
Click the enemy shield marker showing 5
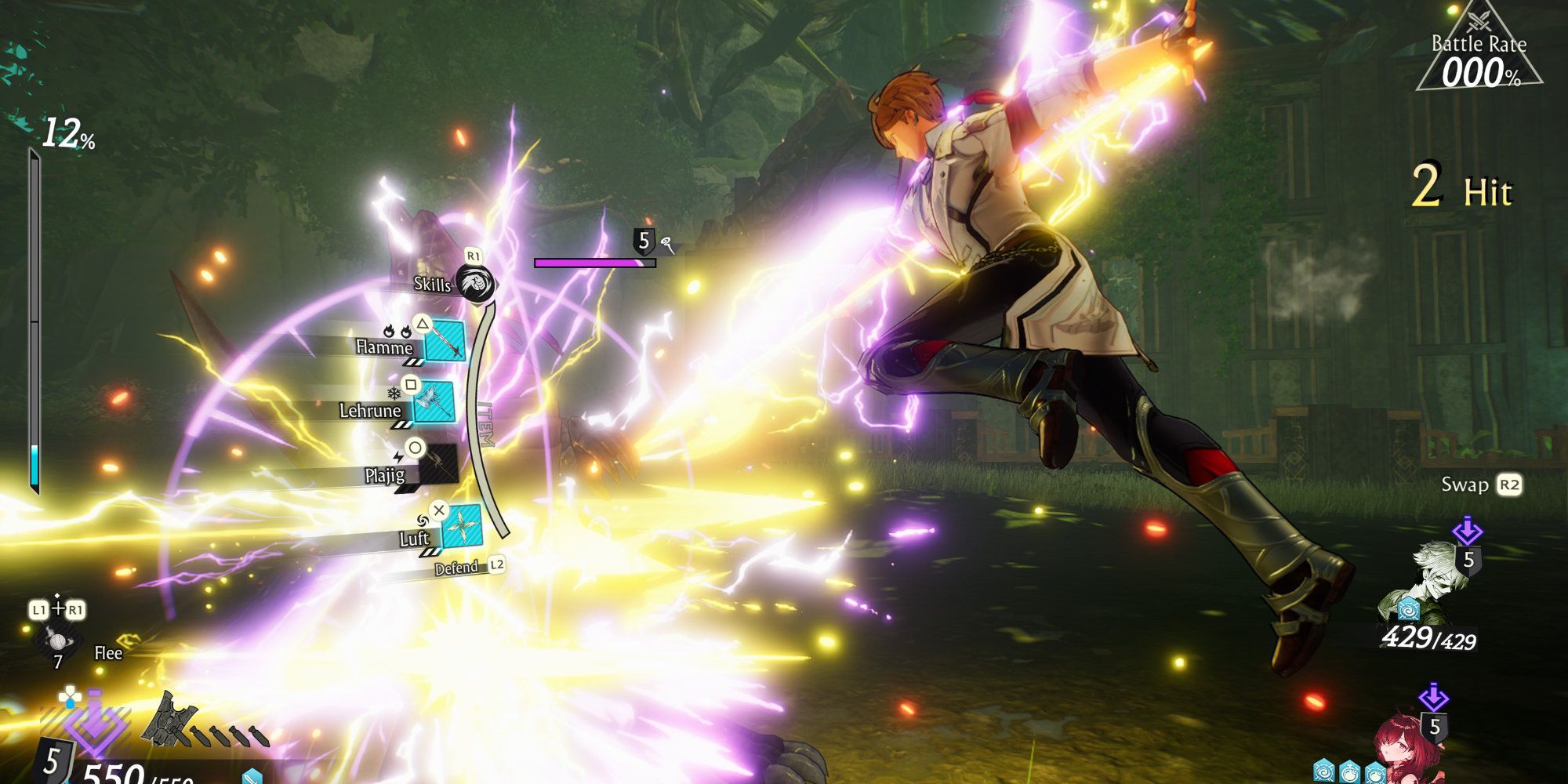tap(644, 241)
